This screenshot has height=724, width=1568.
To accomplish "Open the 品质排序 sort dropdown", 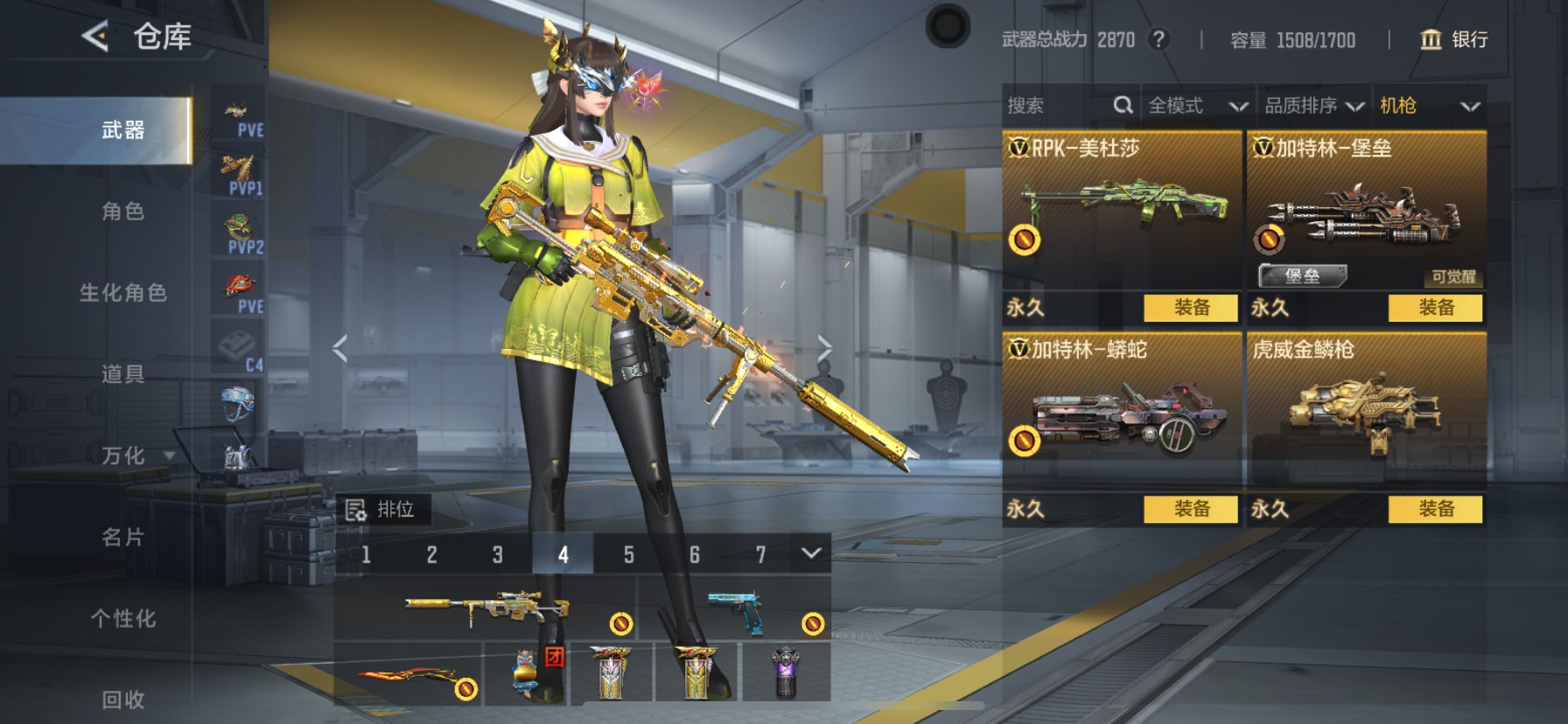I will tap(1313, 106).
